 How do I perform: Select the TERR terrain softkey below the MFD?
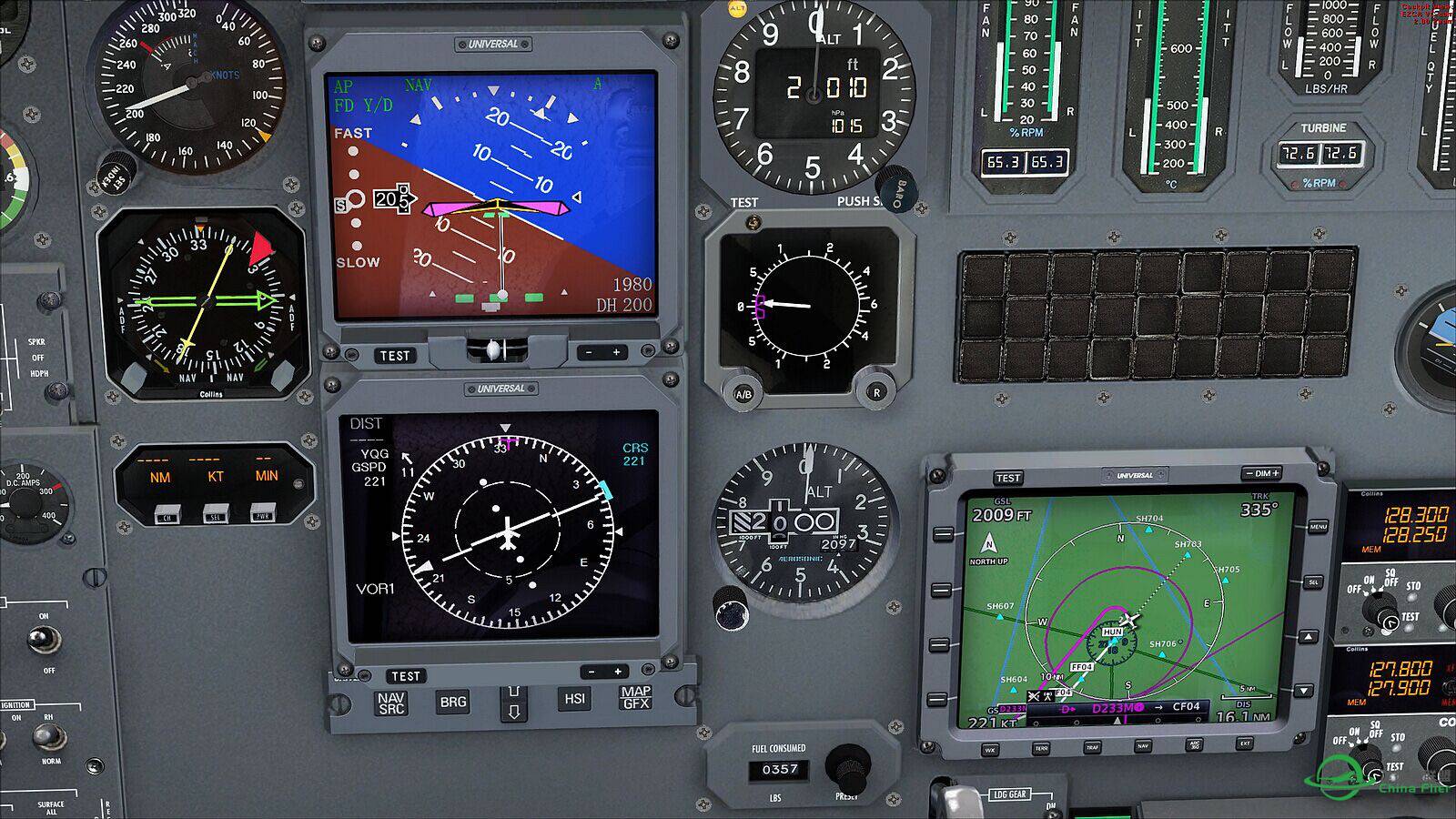(1042, 748)
